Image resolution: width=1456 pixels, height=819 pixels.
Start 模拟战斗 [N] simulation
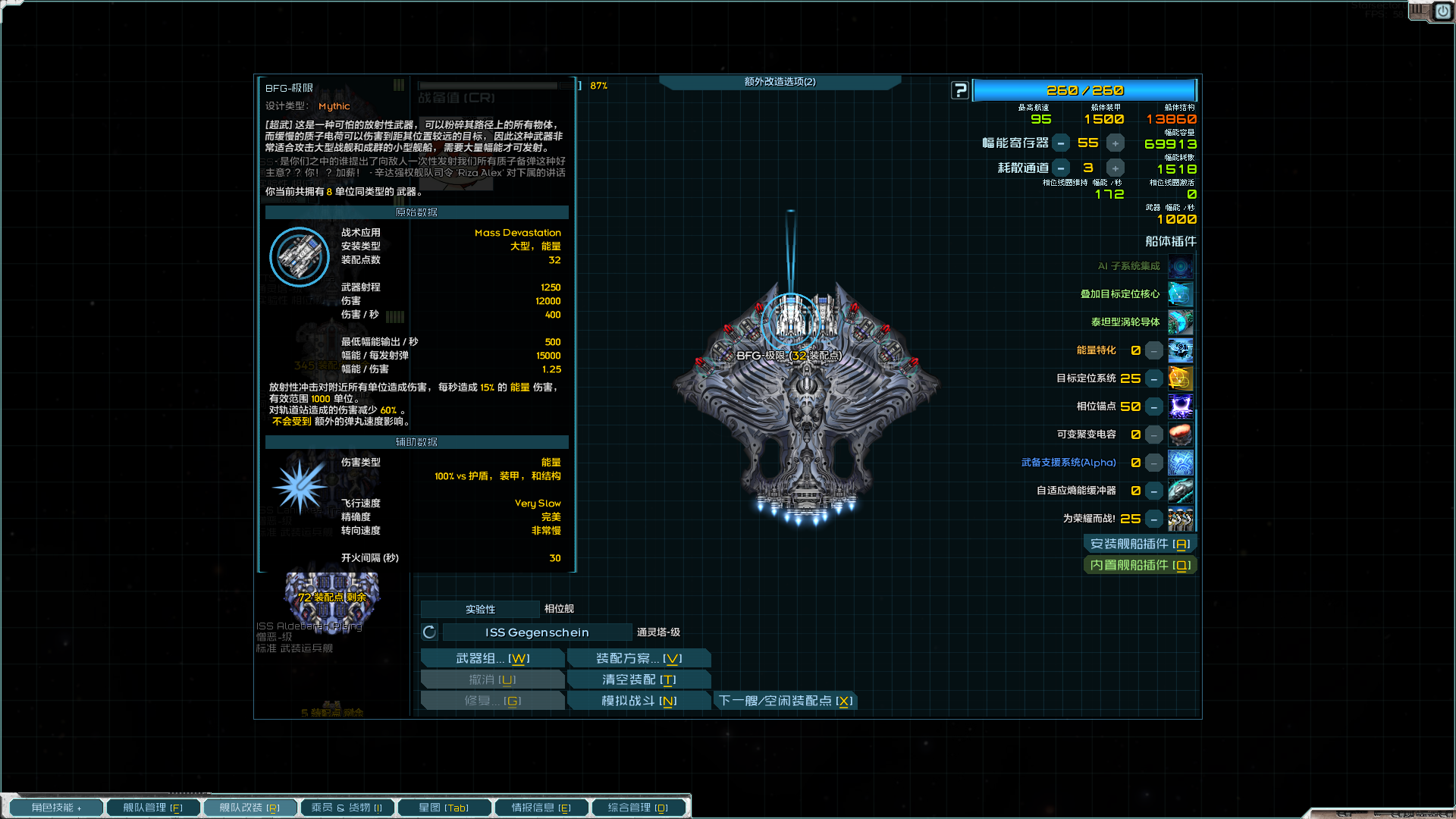point(639,700)
